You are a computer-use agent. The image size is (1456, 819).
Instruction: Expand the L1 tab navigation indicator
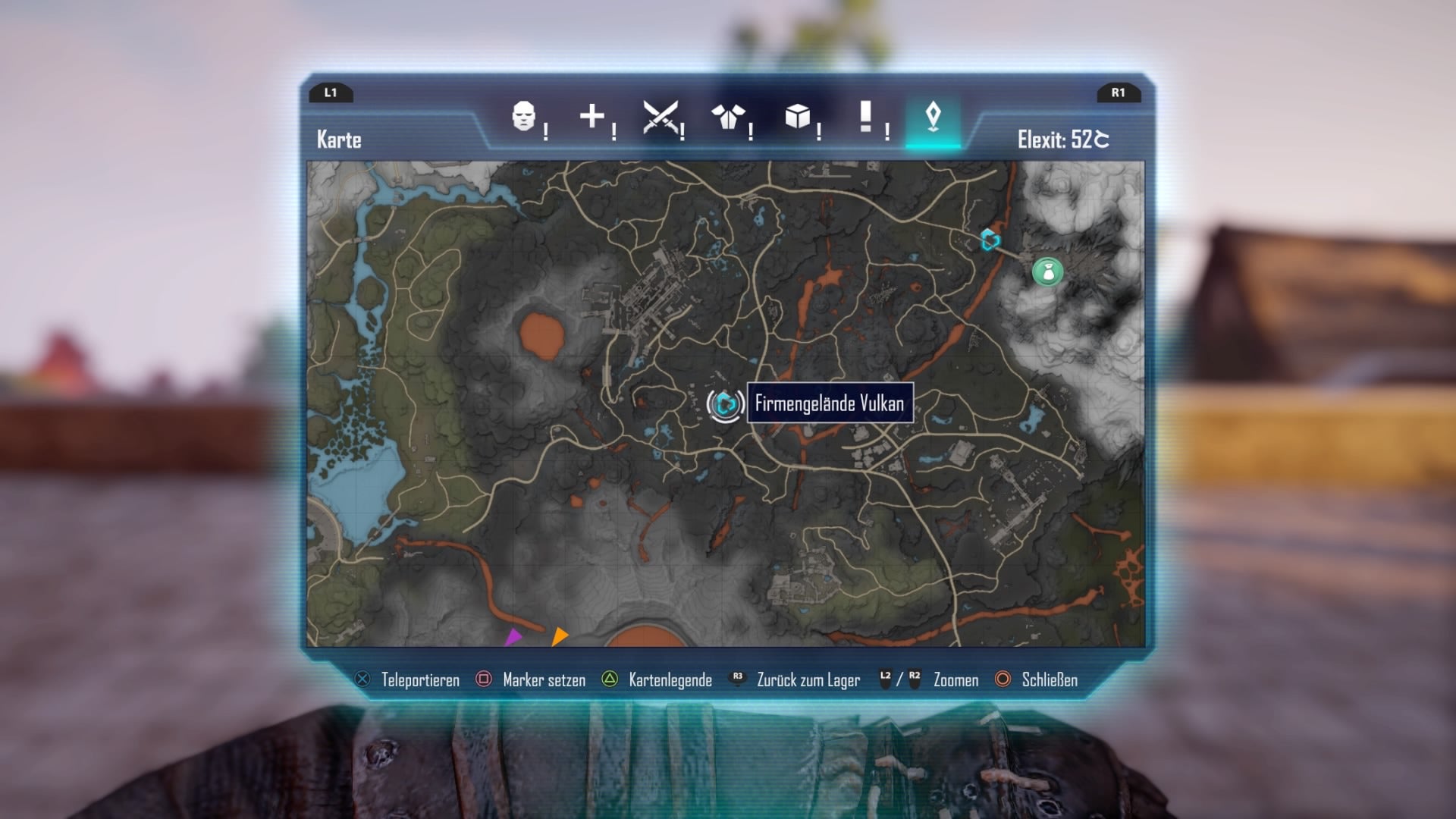(331, 94)
